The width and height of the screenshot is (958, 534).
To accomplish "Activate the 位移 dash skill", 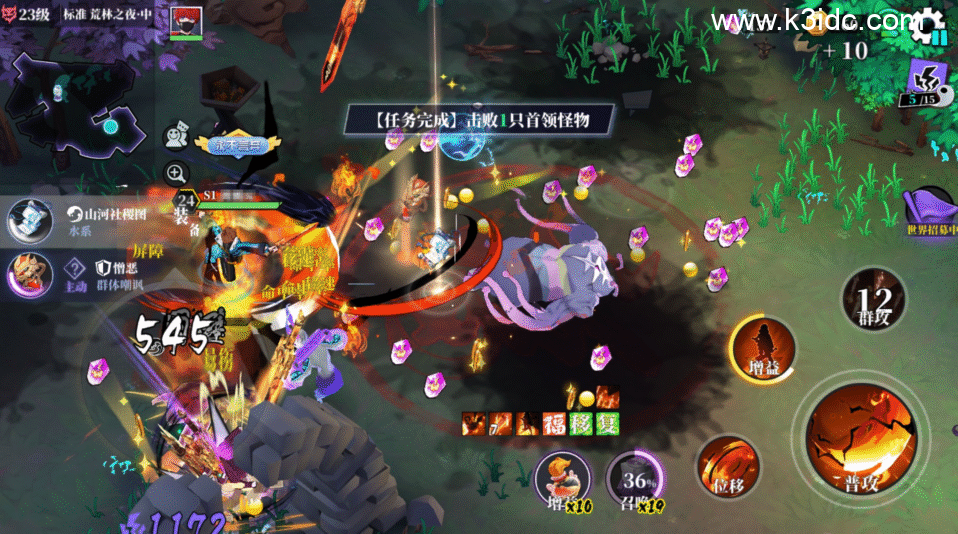I will pyautogui.click(x=727, y=466).
